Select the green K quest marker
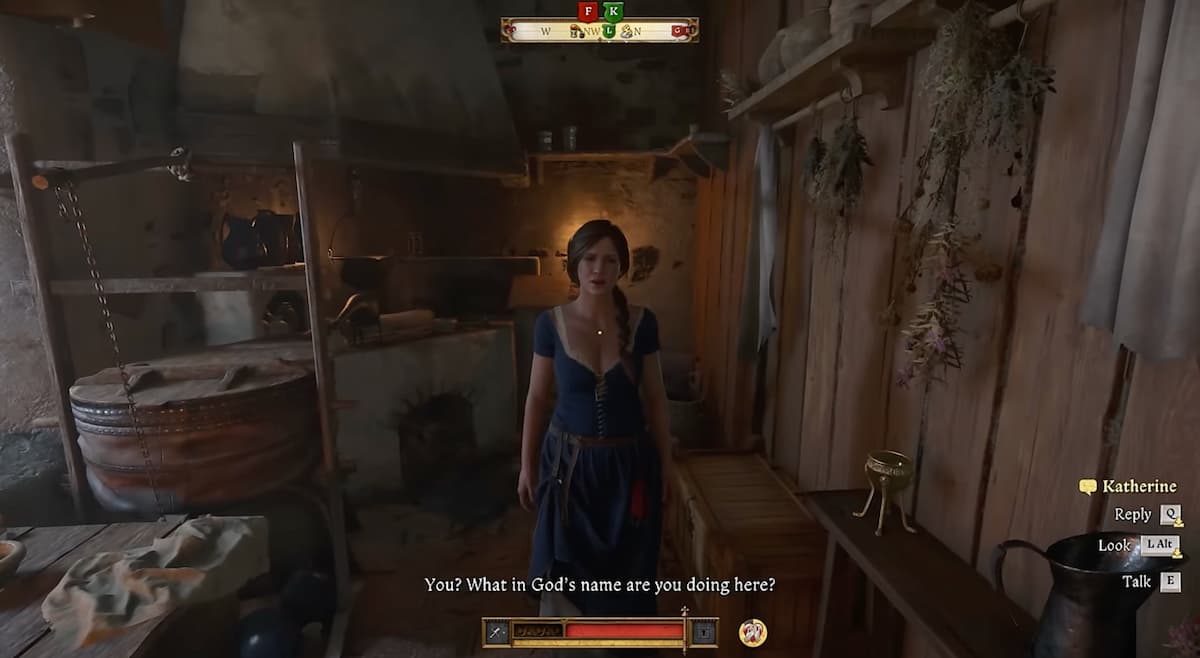 (x=613, y=11)
